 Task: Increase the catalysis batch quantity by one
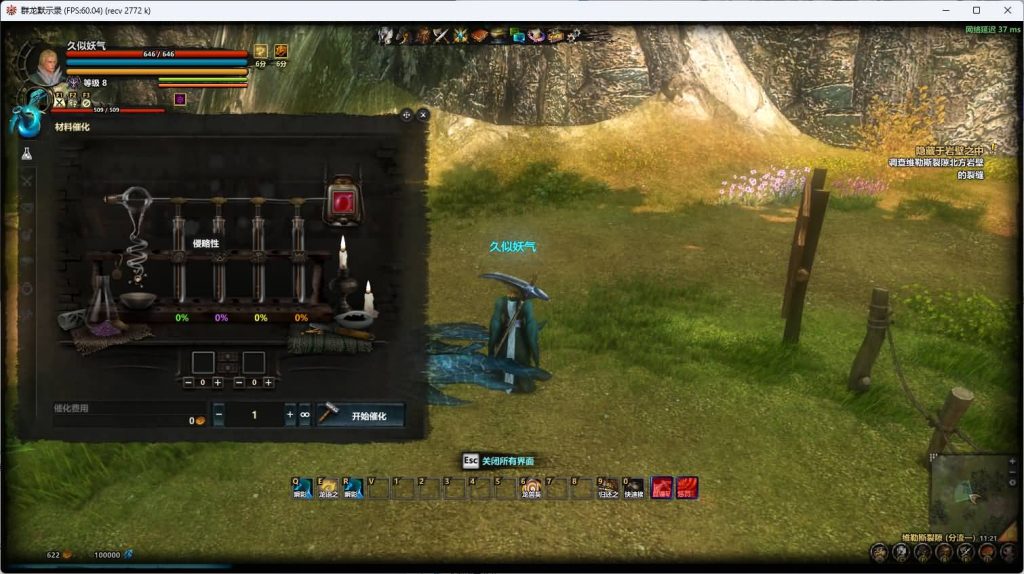[290, 414]
